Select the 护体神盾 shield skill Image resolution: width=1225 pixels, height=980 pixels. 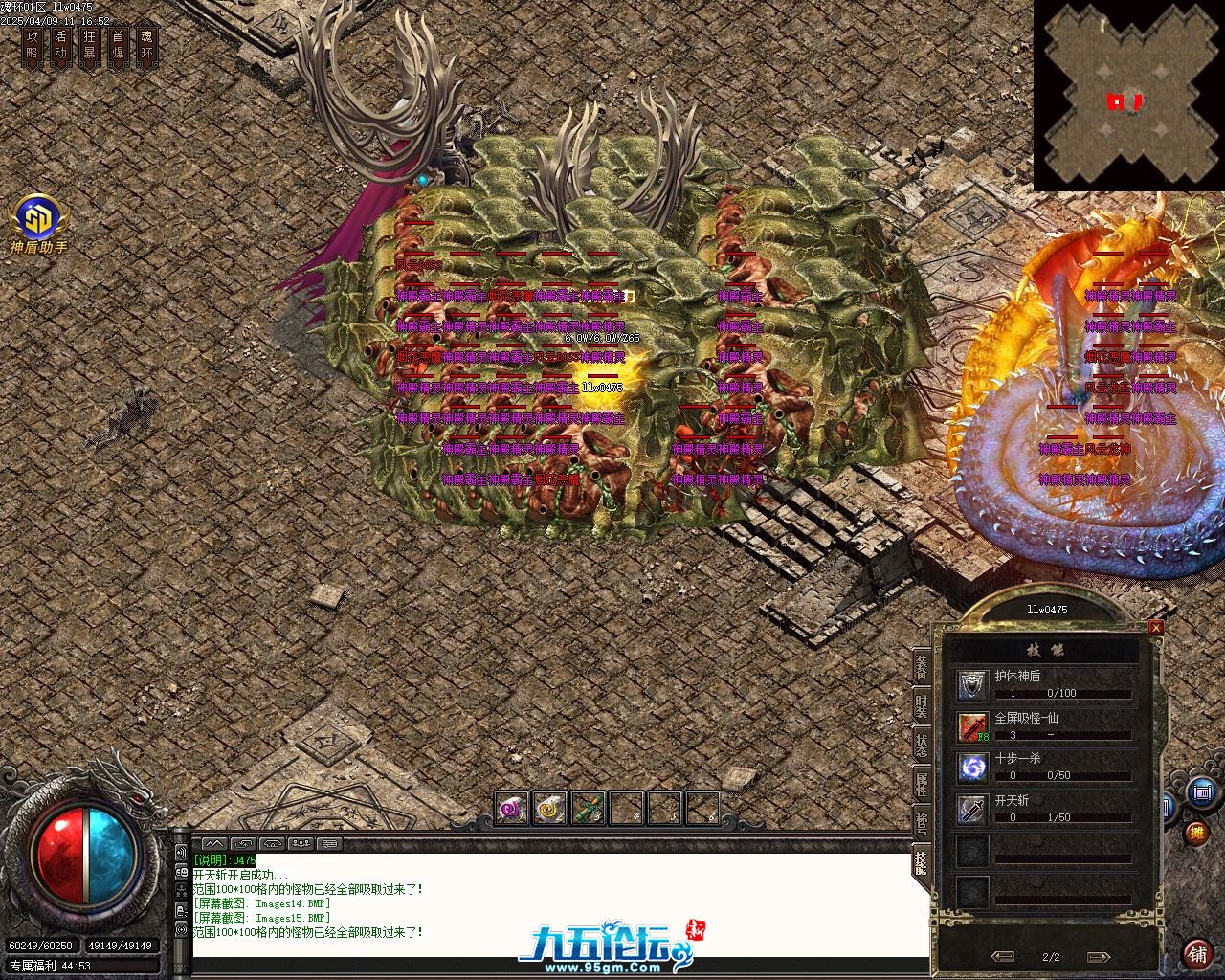[x=973, y=684]
